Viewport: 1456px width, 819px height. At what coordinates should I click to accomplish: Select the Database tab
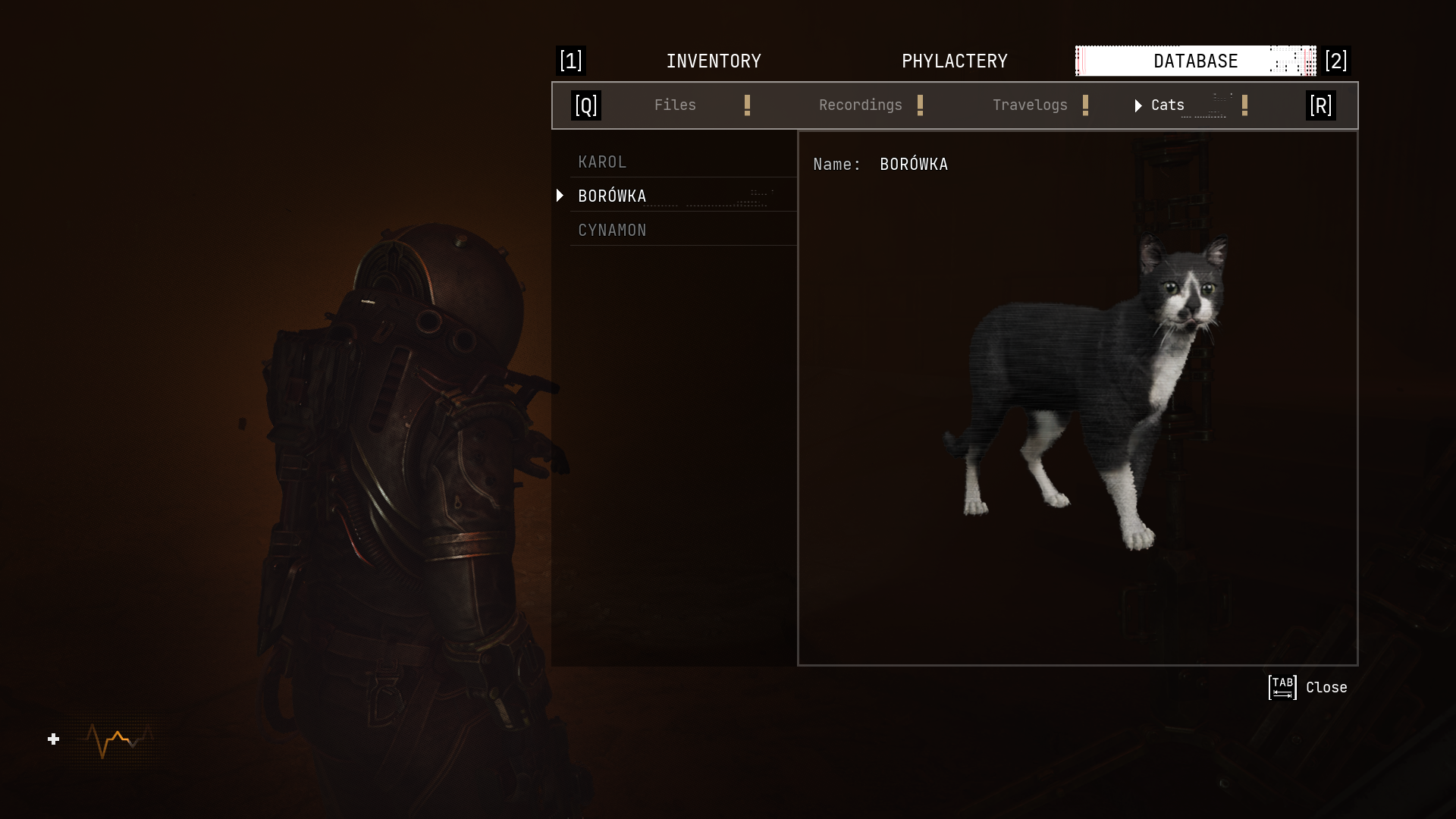pos(1195,61)
